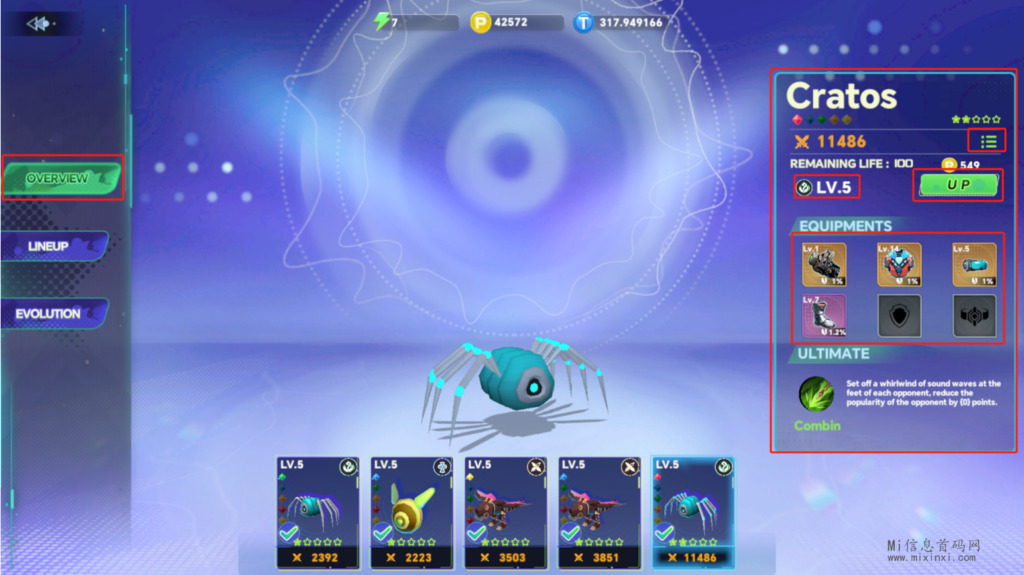The height and width of the screenshot is (575, 1024).
Task: Choose the yellow bee card with 2223 power
Action: pyautogui.click(x=411, y=510)
